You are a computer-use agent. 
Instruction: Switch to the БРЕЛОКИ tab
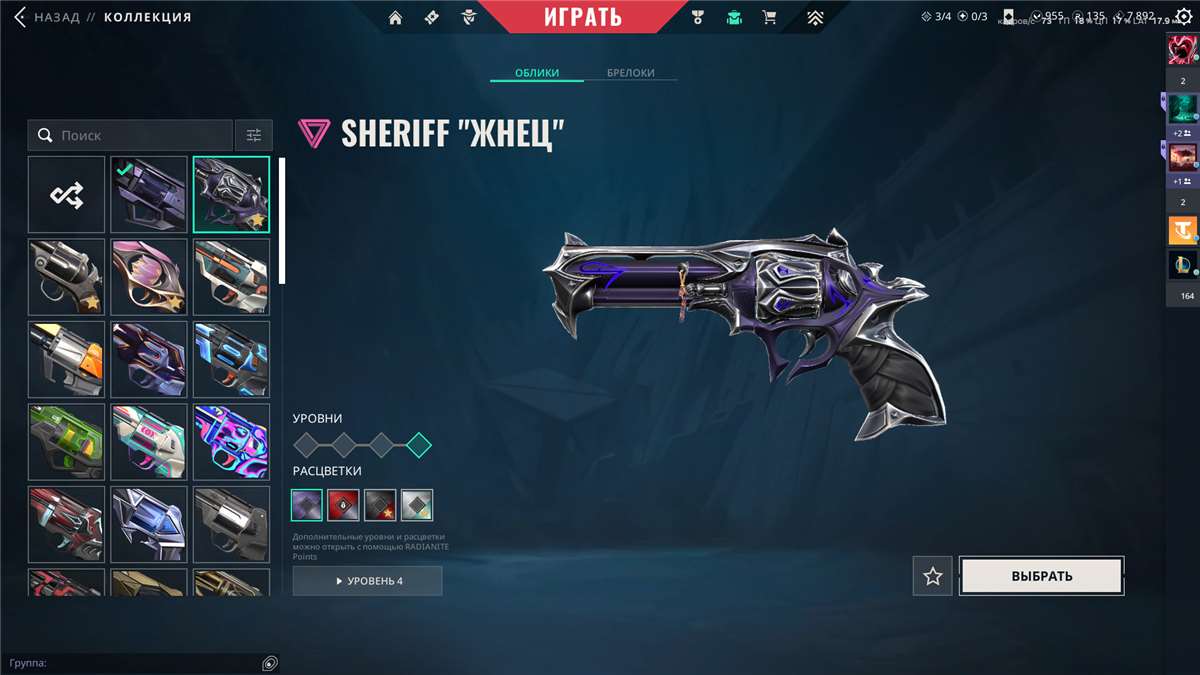coord(630,73)
